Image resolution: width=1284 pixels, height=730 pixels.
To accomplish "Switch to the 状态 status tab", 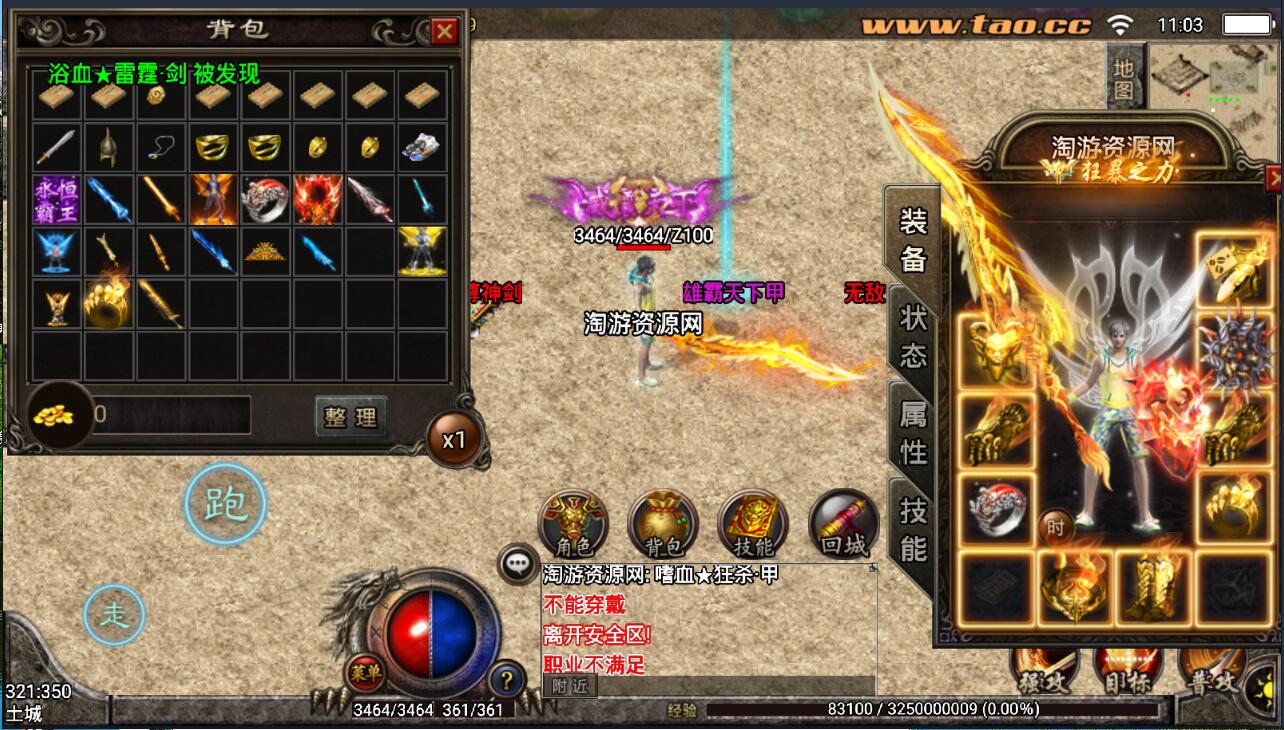I will click(x=913, y=336).
